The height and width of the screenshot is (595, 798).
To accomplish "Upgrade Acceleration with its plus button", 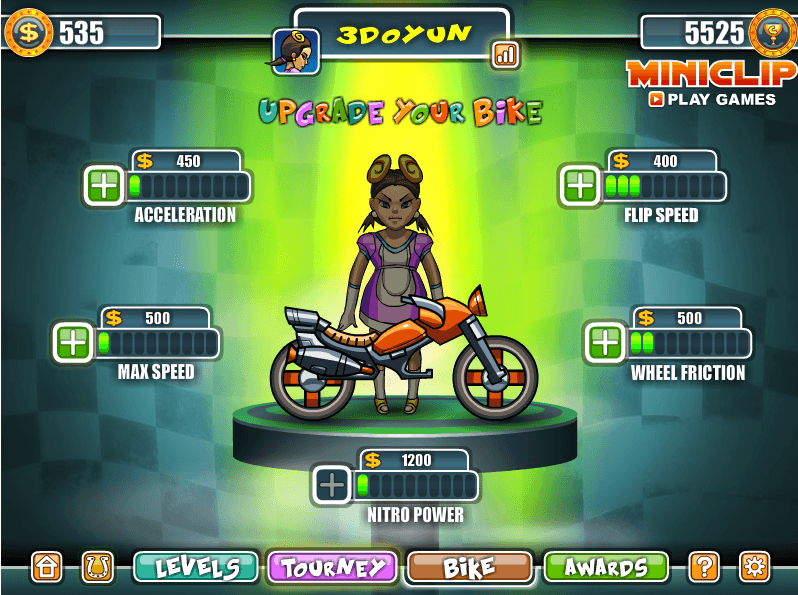I will (103, 186).
